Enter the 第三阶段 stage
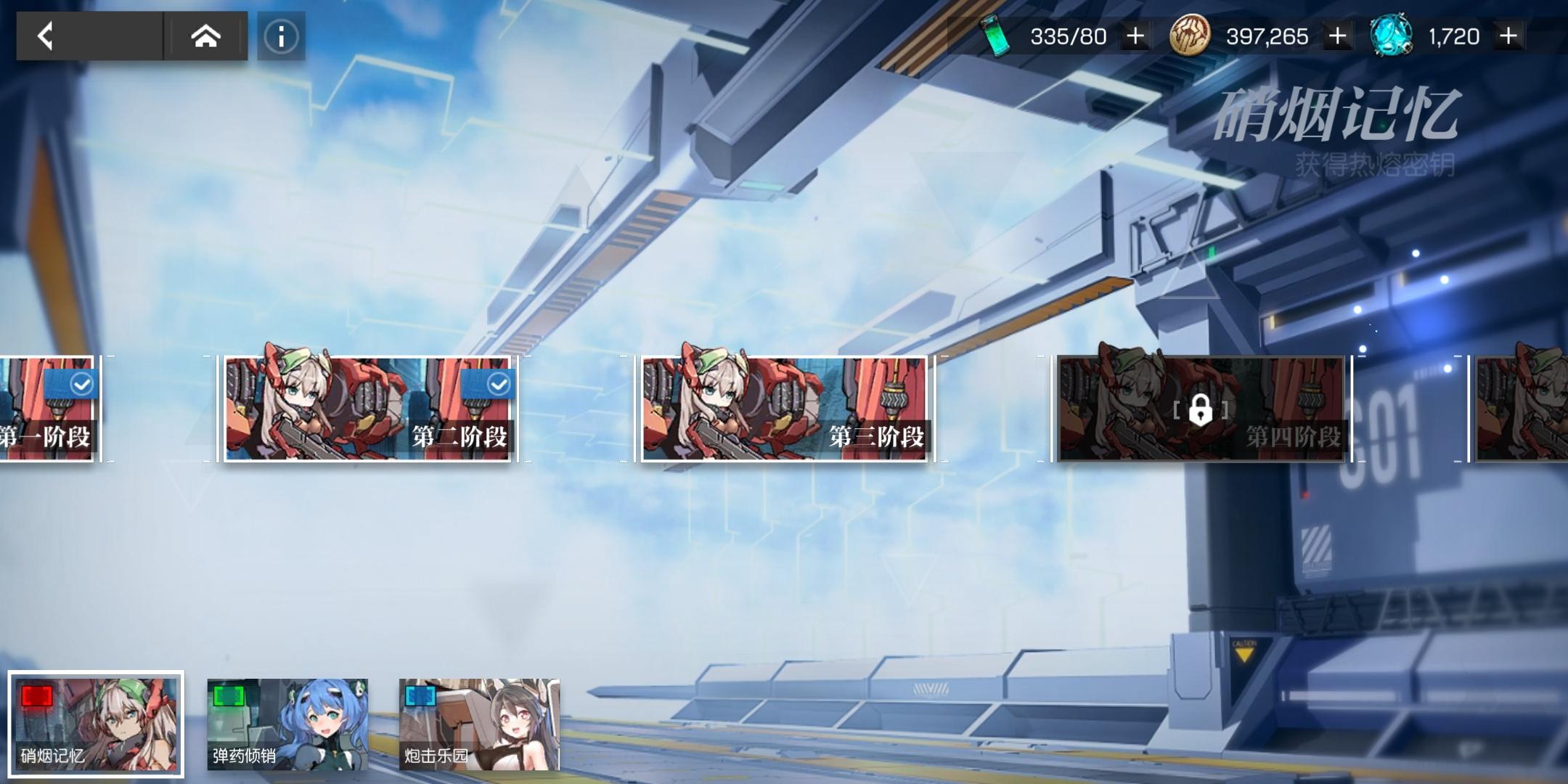1568x784 pixels. pos(785,409)
